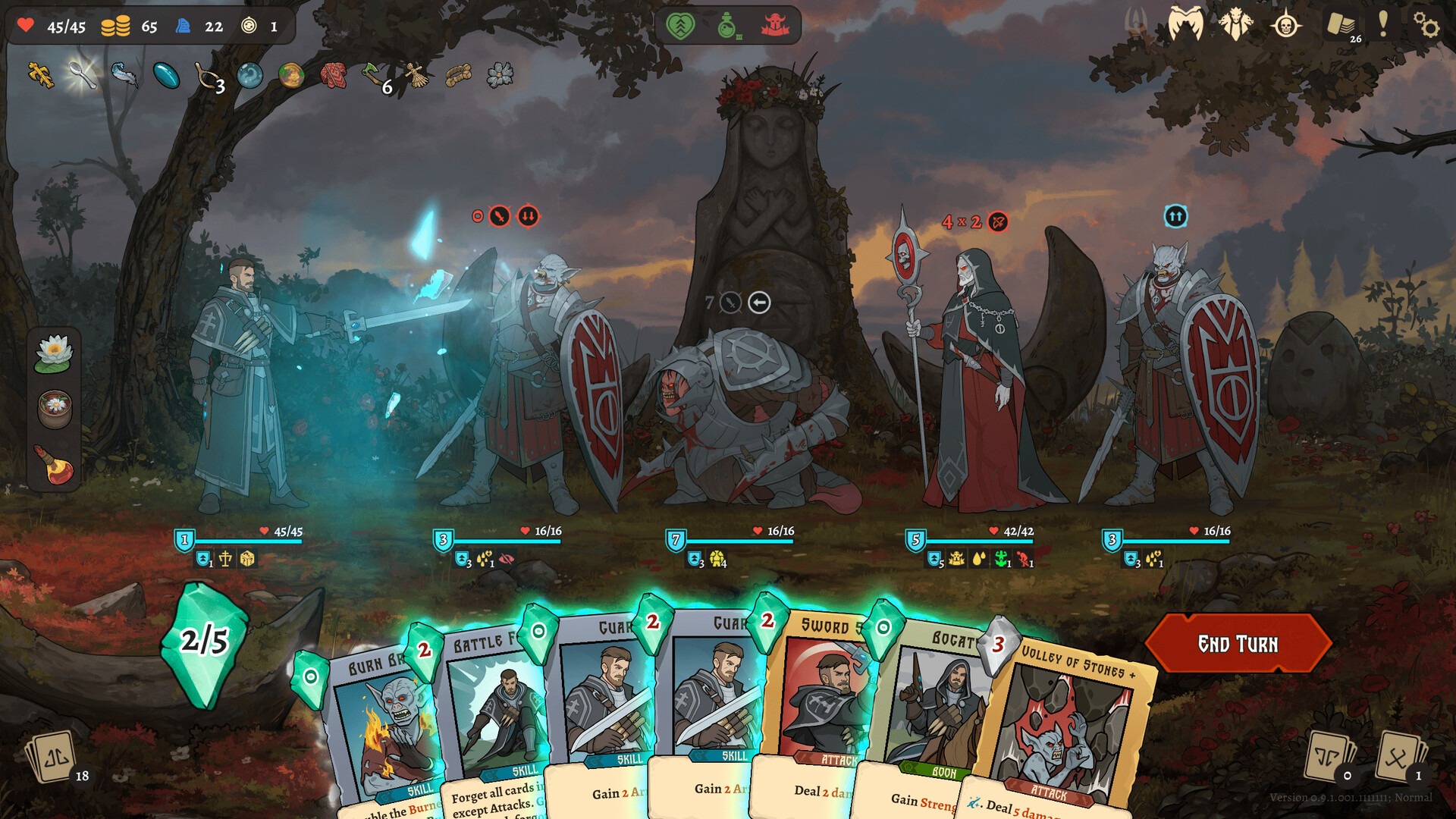The width and height of the screenshot is (1456, 819).
Task: Inspect the silver spoon relic
Action: [82, 74]
